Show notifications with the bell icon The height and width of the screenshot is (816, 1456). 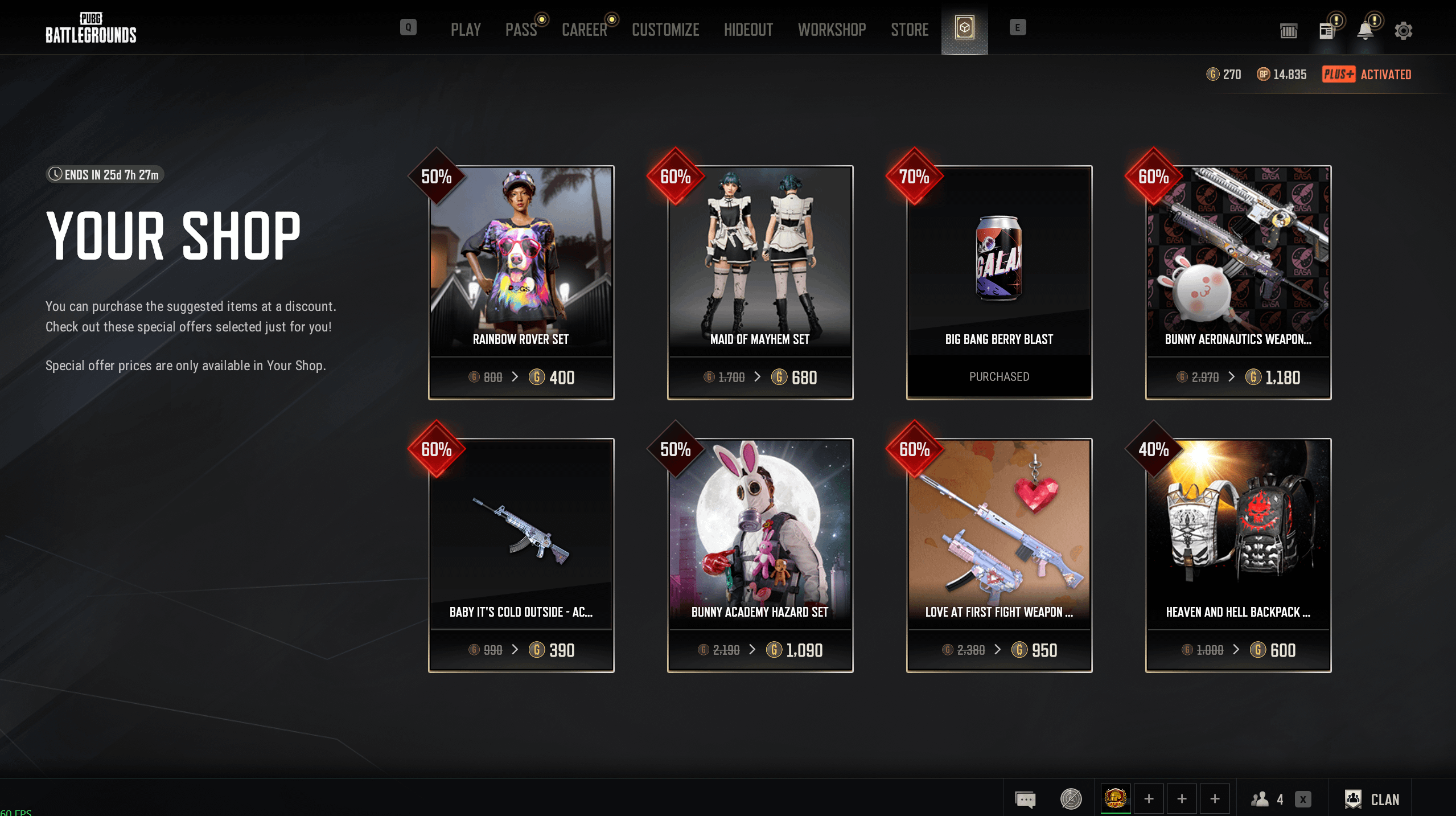(x=1365, y=31)
